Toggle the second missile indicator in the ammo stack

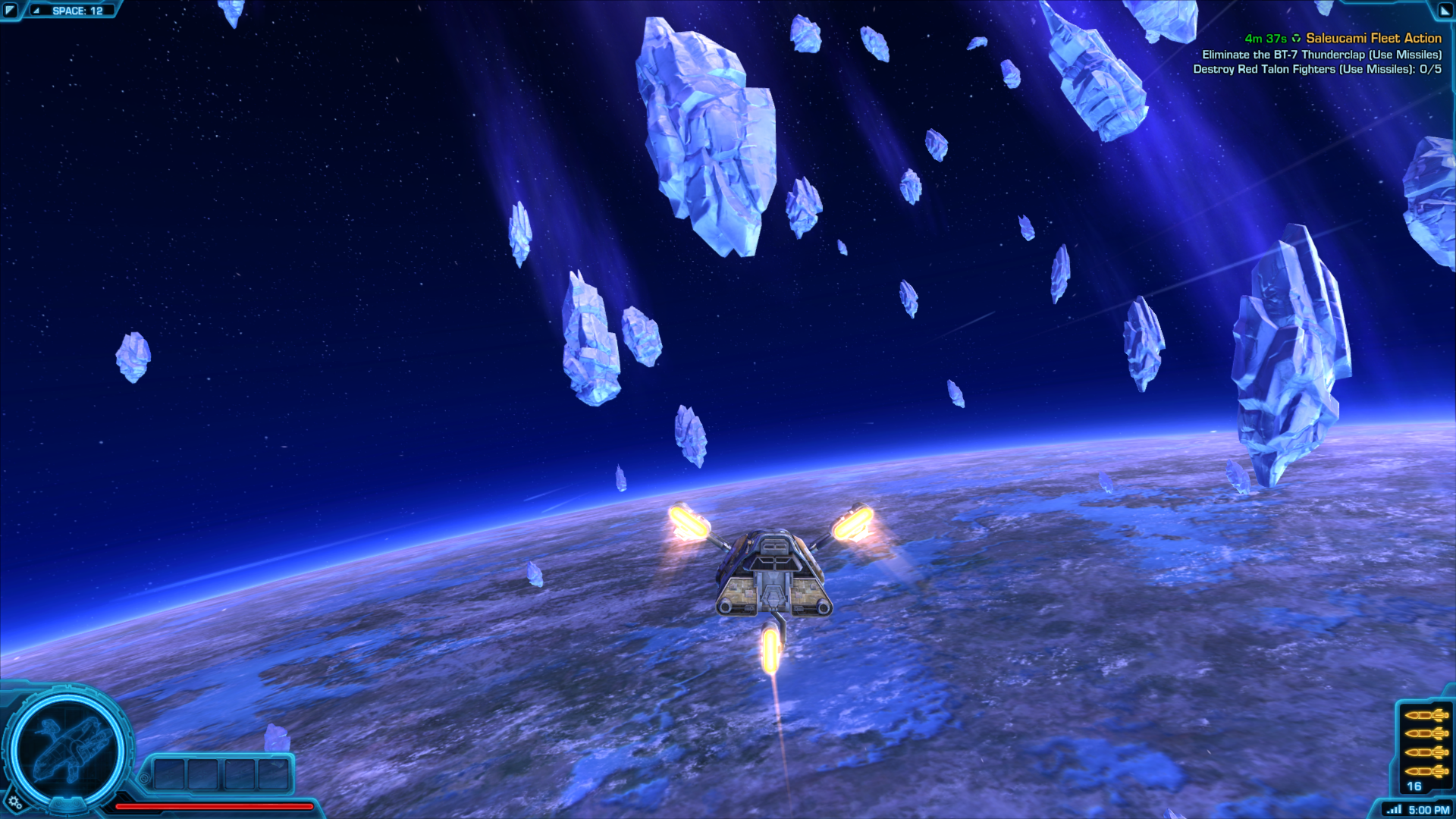[x=1427, y=734]
